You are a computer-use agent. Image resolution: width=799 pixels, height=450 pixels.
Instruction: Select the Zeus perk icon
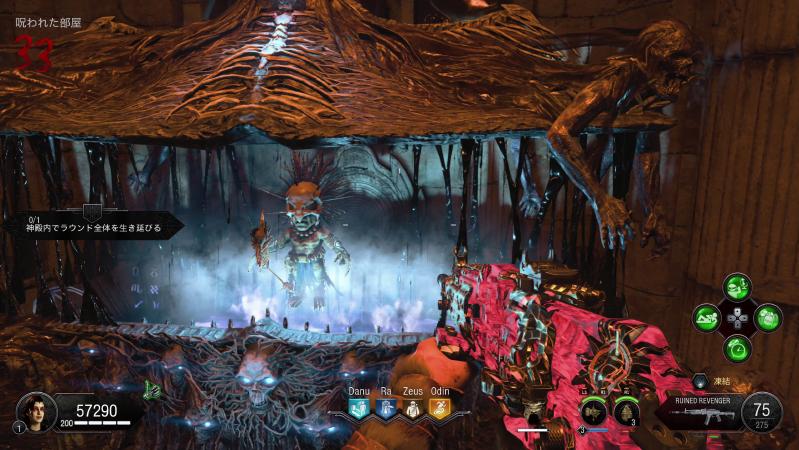412,408
